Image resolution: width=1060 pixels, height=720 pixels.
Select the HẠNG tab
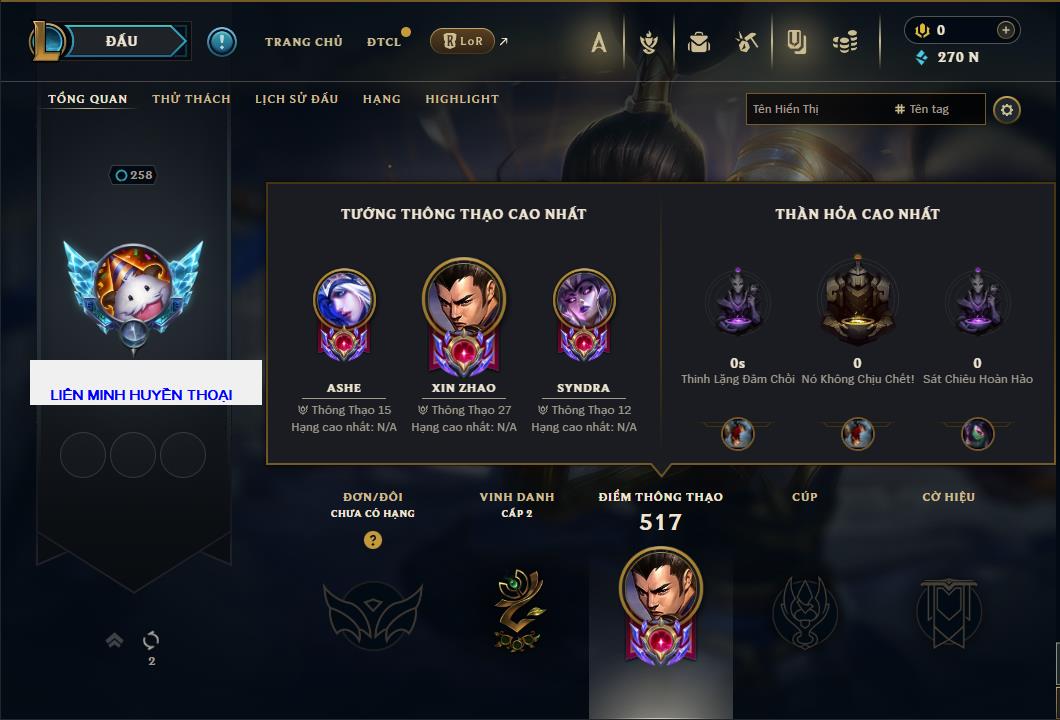click(381, 99)
